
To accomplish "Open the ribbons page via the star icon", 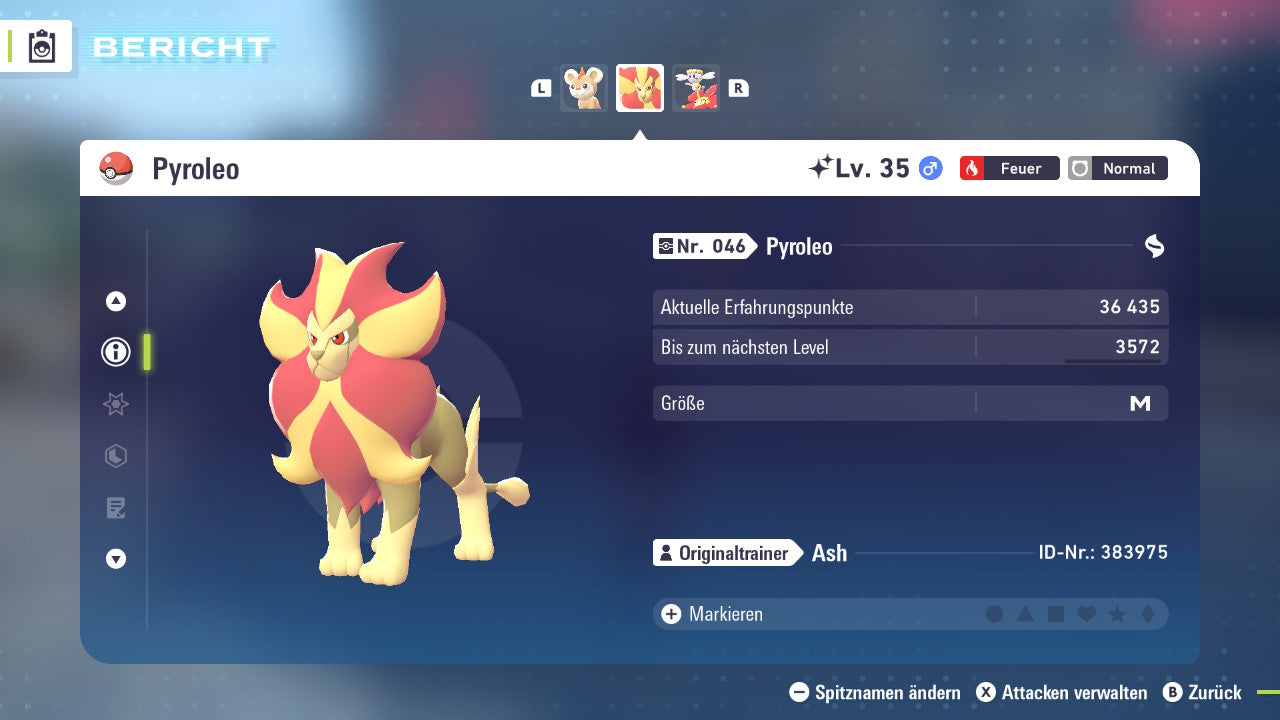I will [115, 404].
